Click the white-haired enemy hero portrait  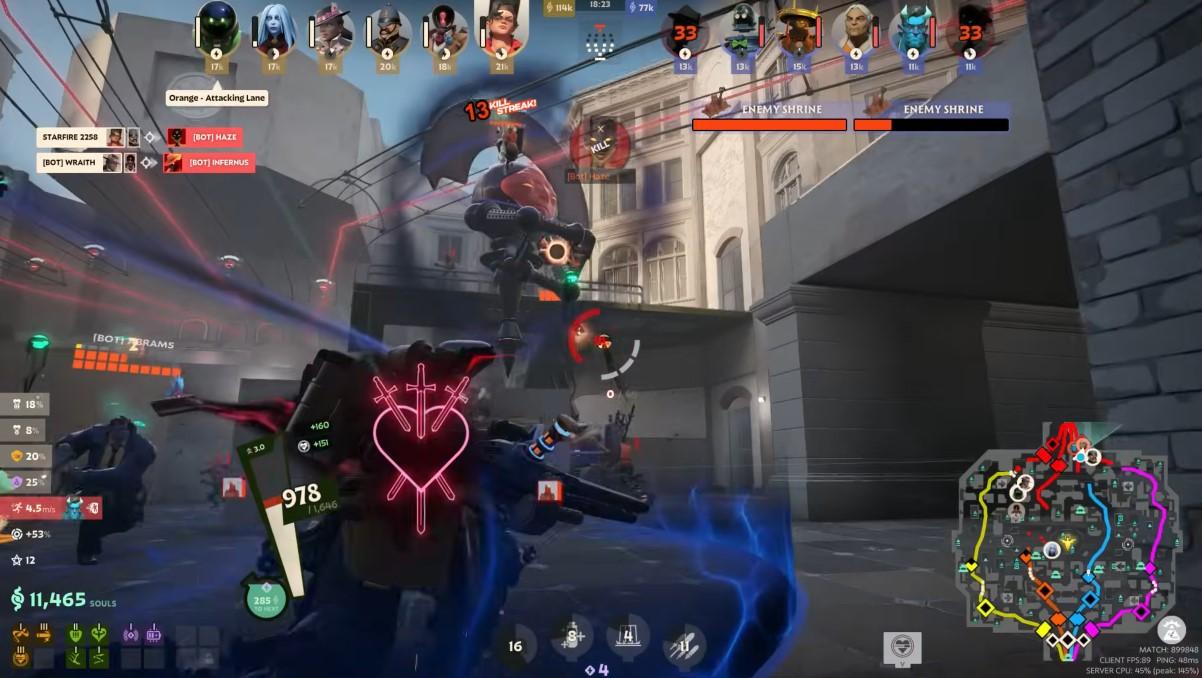[x=855, y=31]
